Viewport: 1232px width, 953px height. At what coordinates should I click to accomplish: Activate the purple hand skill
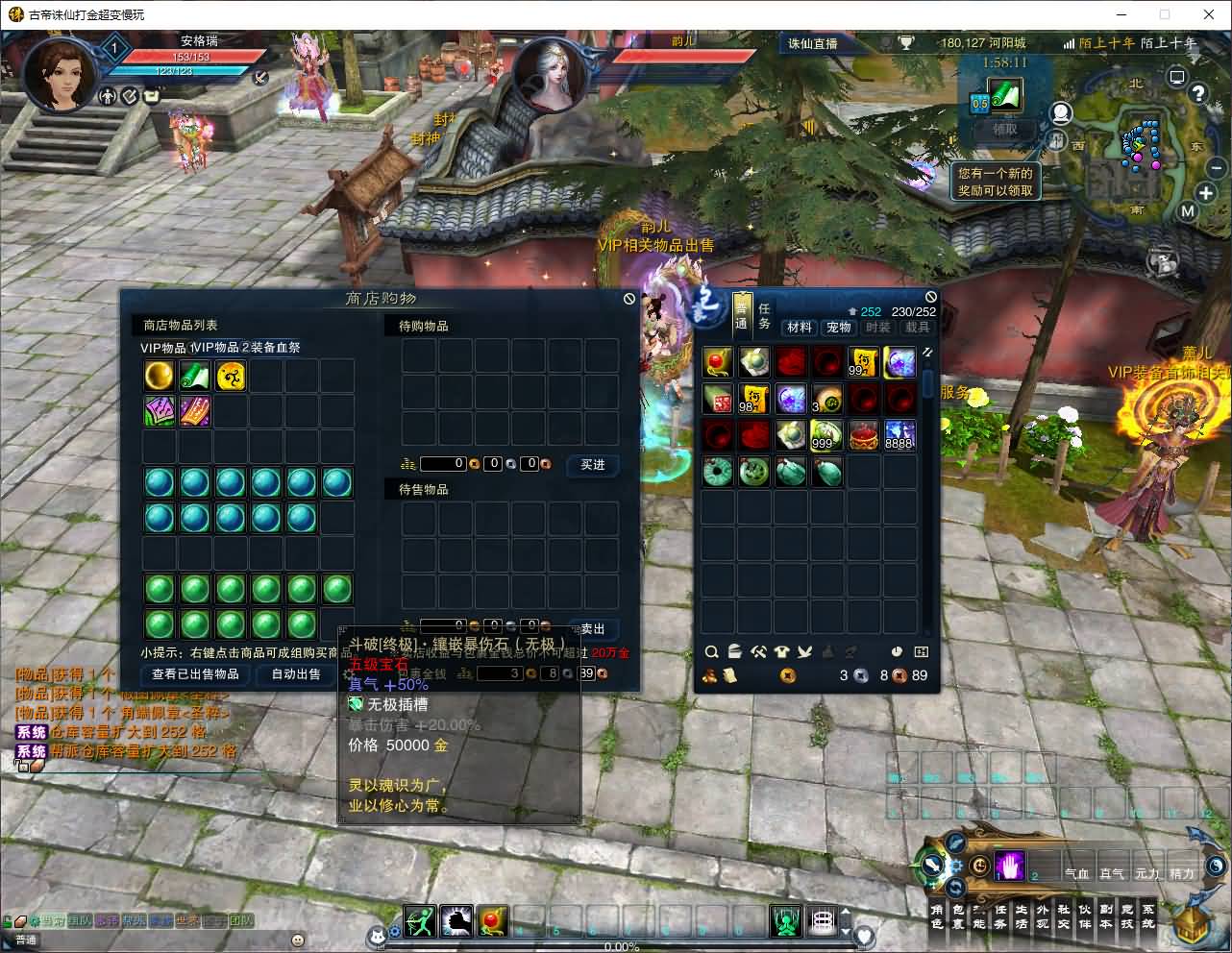pyautogui.click(x=1009, y=866)
